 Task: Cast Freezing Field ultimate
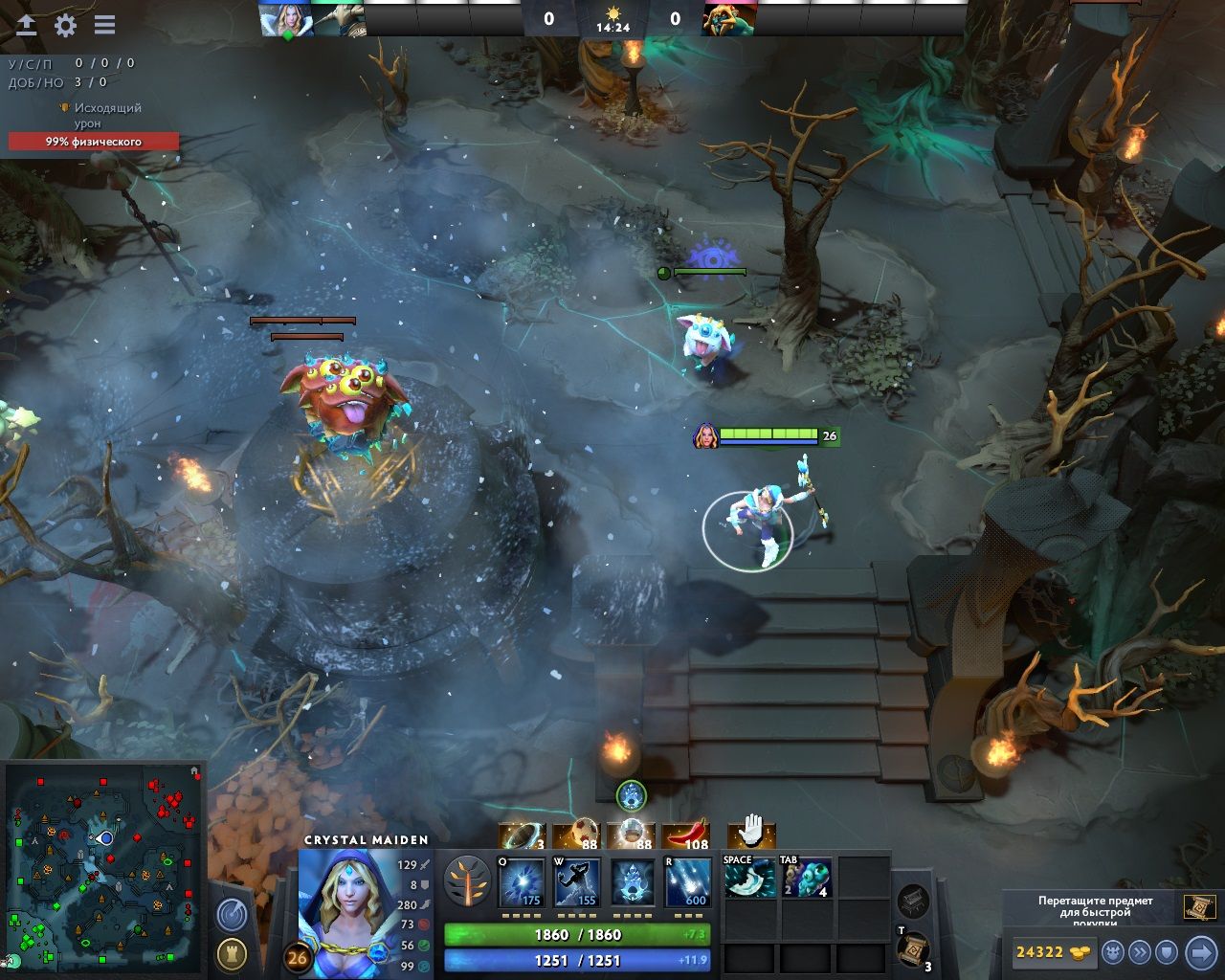688,882
